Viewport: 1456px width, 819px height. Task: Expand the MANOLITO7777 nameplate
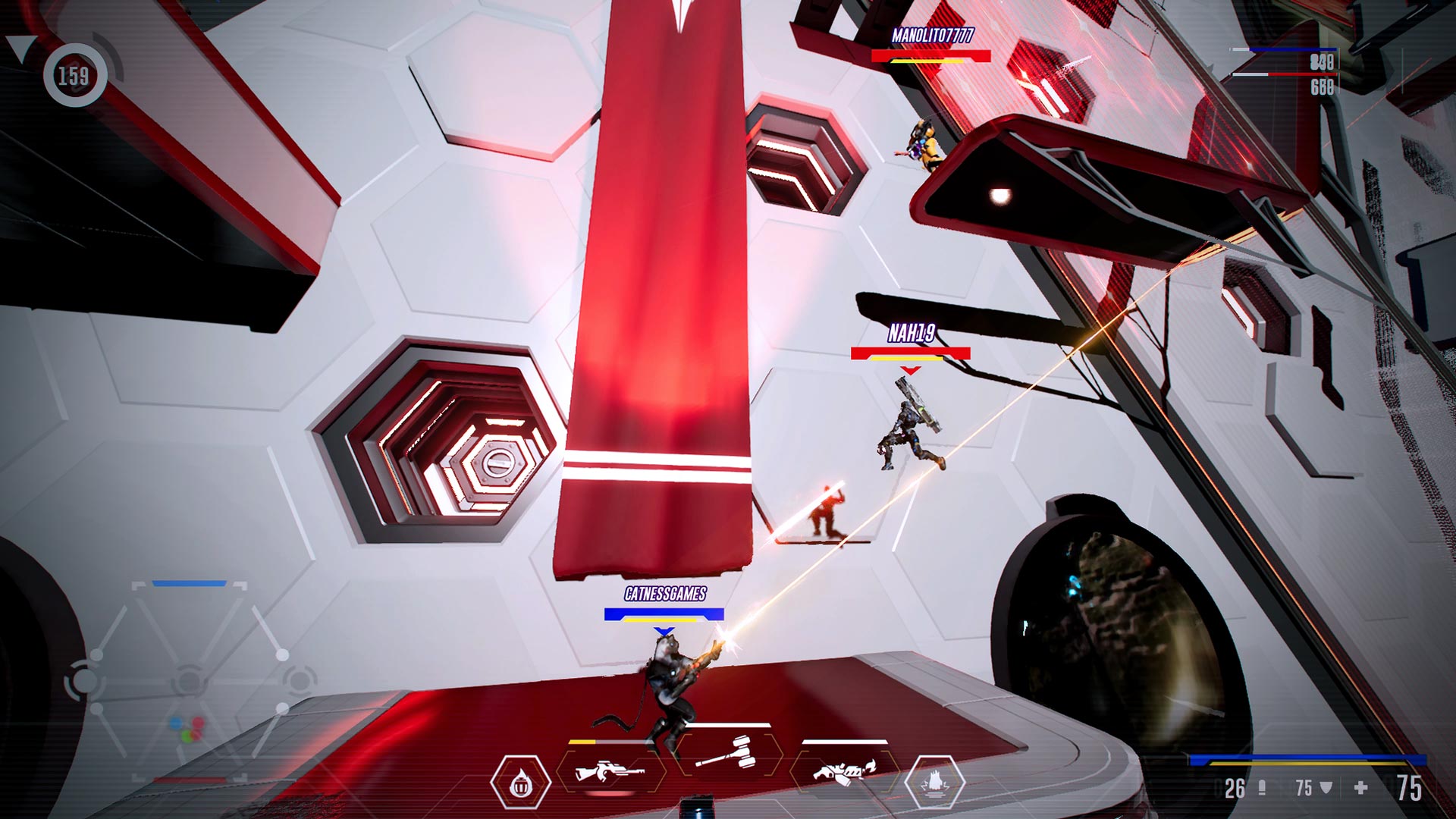[934, 34]
